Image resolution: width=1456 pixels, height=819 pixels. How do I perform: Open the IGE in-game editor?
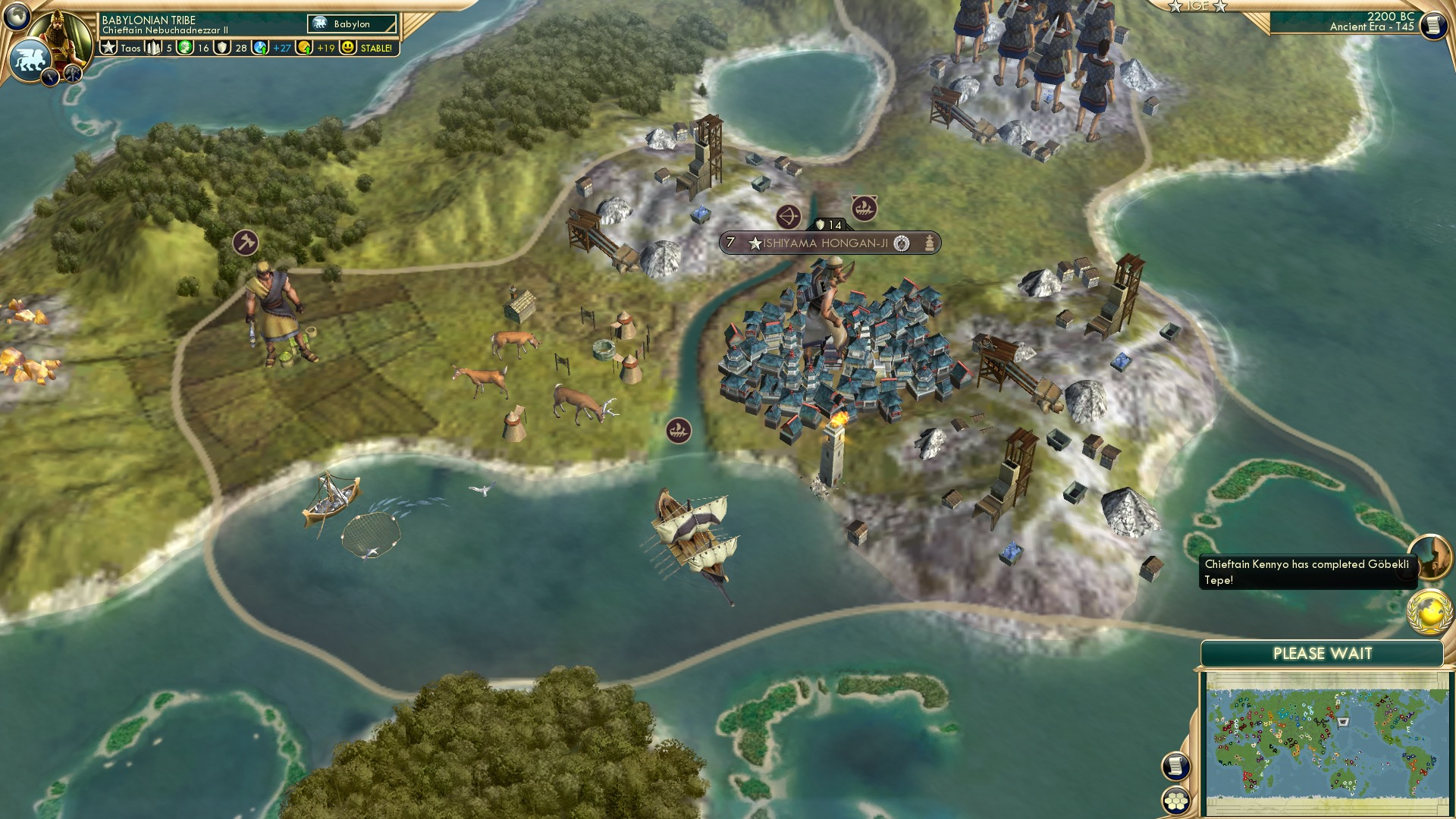(x=1198, y=6)
